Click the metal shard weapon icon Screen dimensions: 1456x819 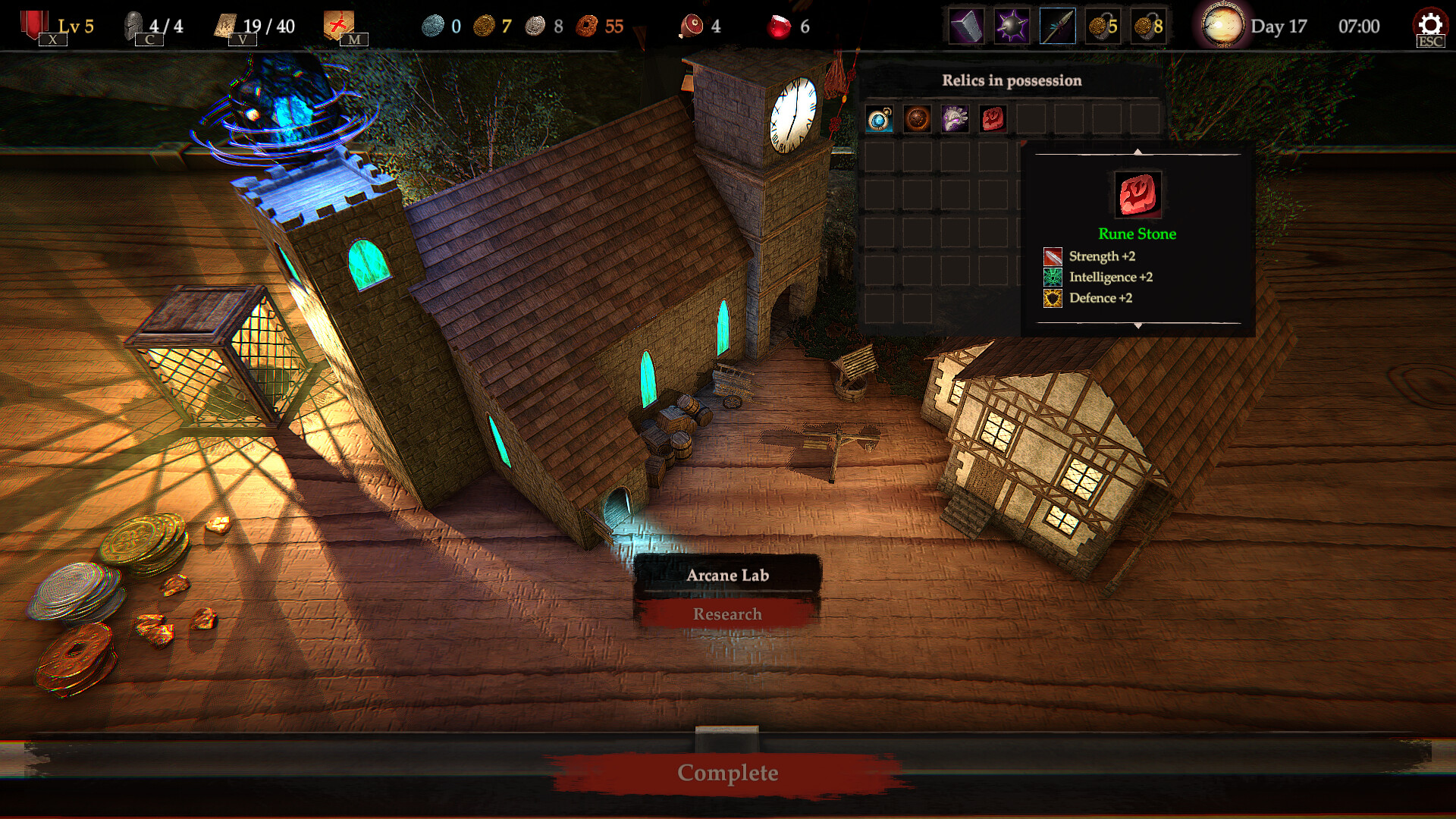[x=966, y=24]
